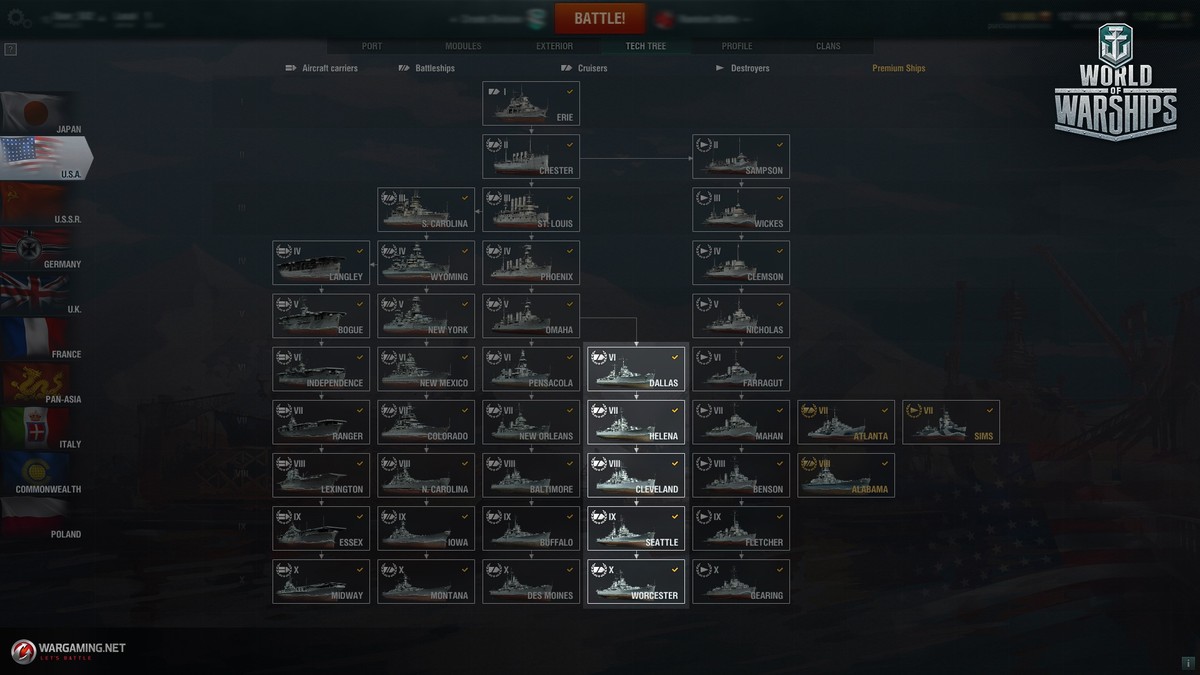This screenshot has height=675, width=1200.
Task: Open the PROFILE tab
Action: tap(737, 46)
